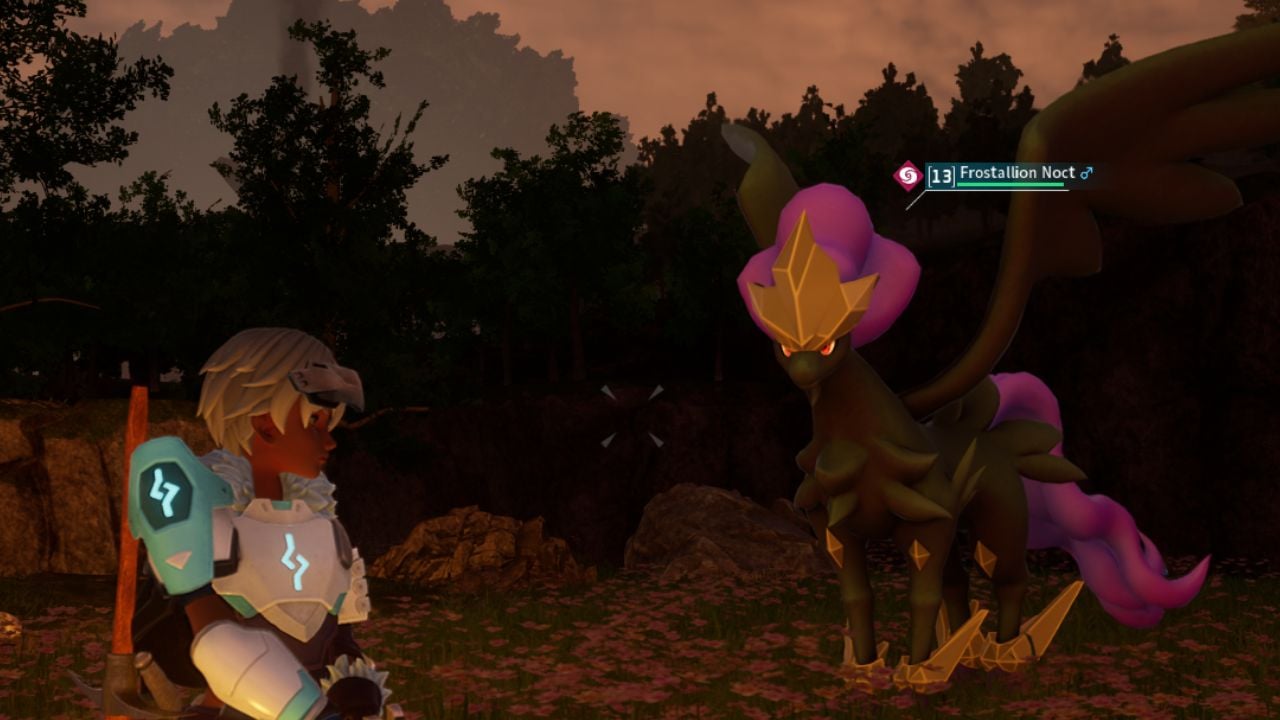Toggle the nameplate display by clicking it
Viewport: 1280px width, 720px height.
click(x=1000, y=175)
